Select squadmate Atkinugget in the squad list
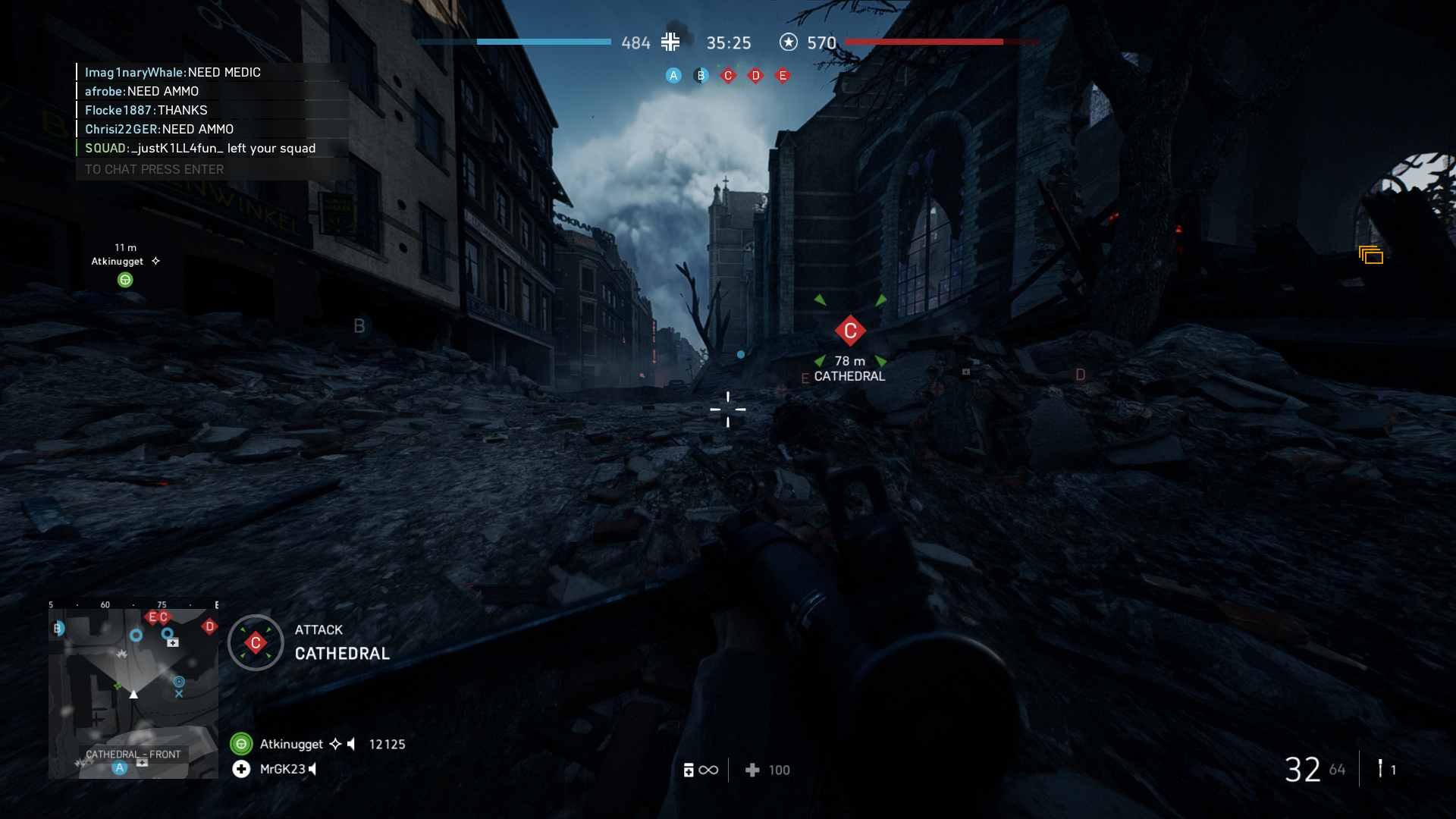1456x819 pixels. 291,744
